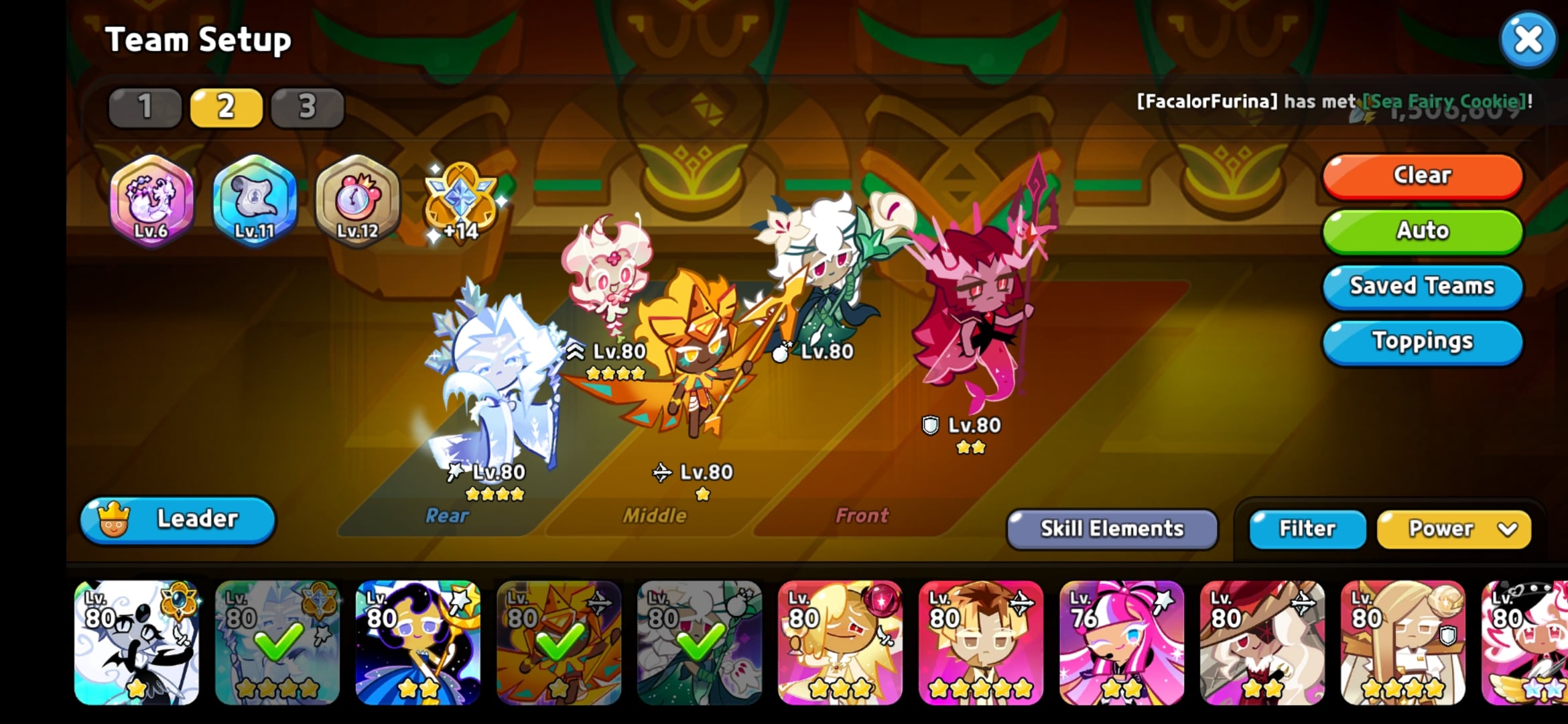
Task: Deselect White Lily Cookie via its checkmark
Action: pos(700,642)
